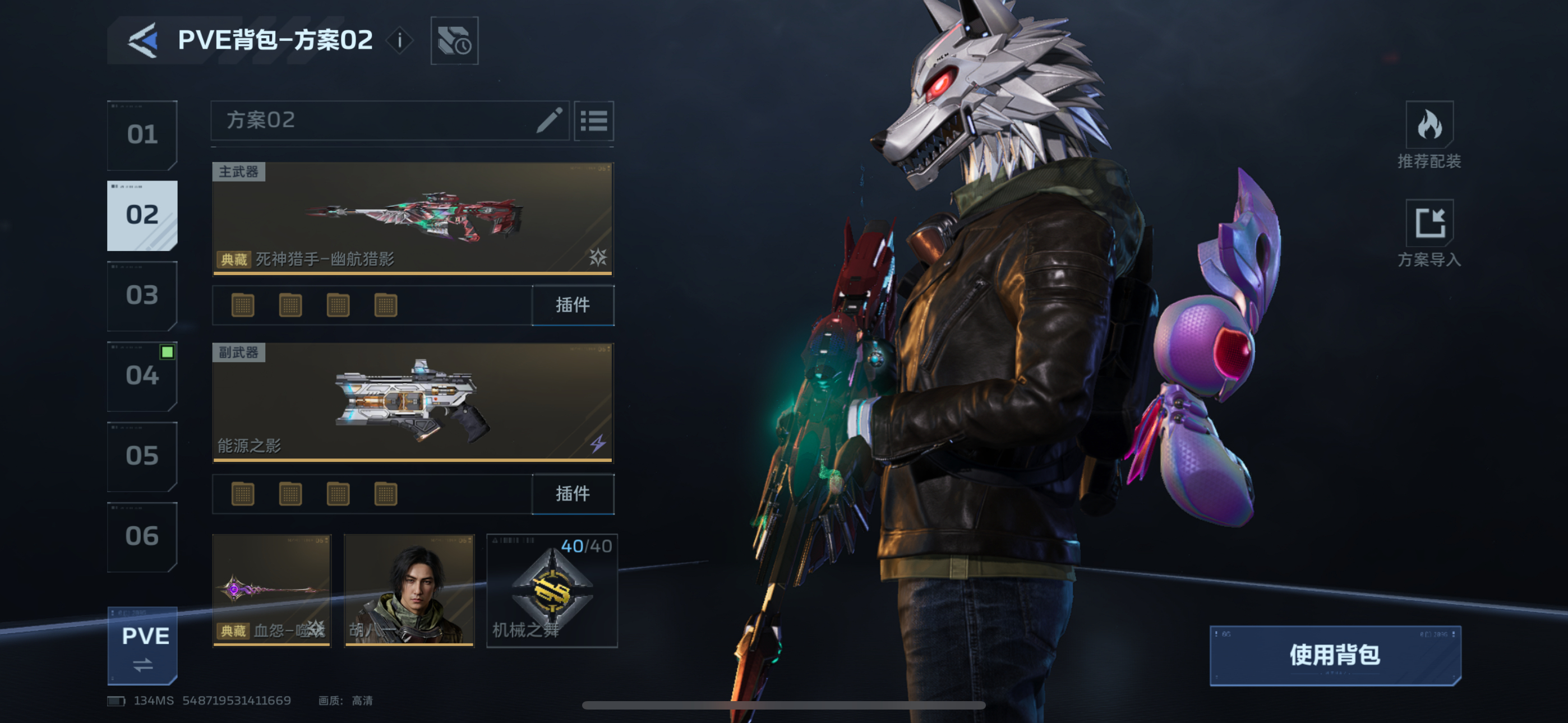Choose loadout tab 04
The image size is (1568, 723).
tap(142, 376)
